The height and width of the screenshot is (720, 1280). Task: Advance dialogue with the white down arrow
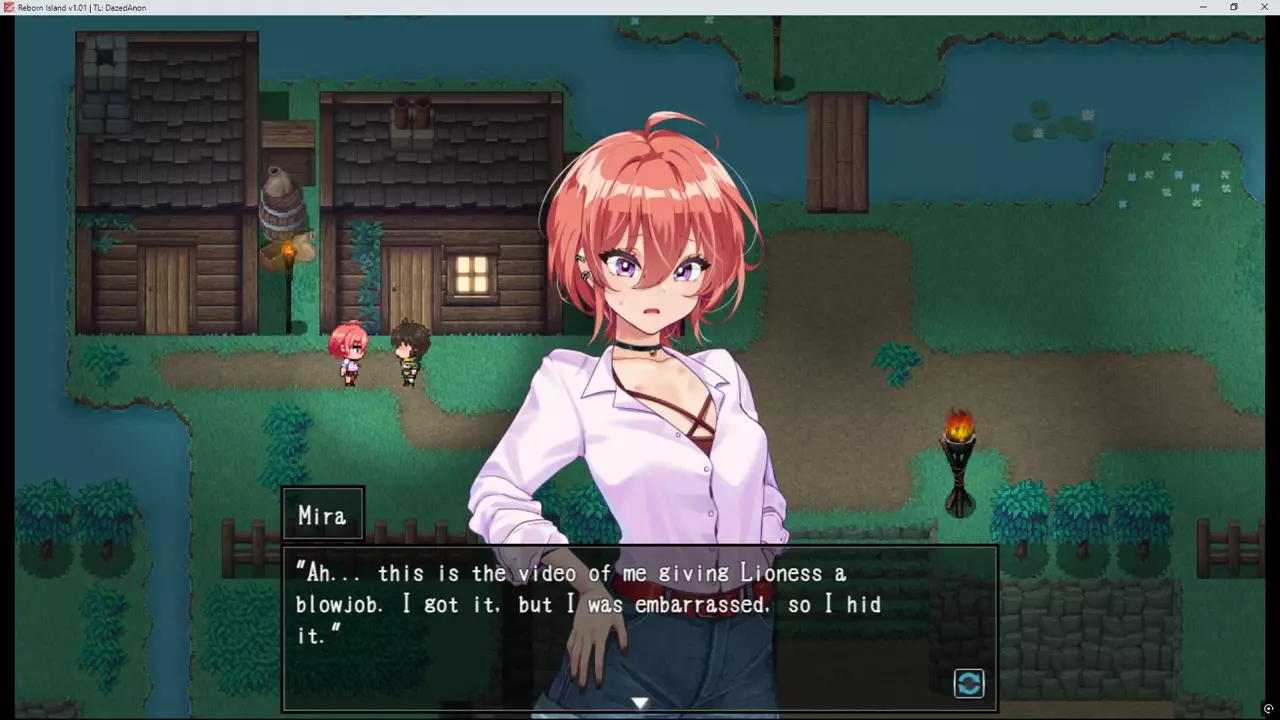[640, 703]
